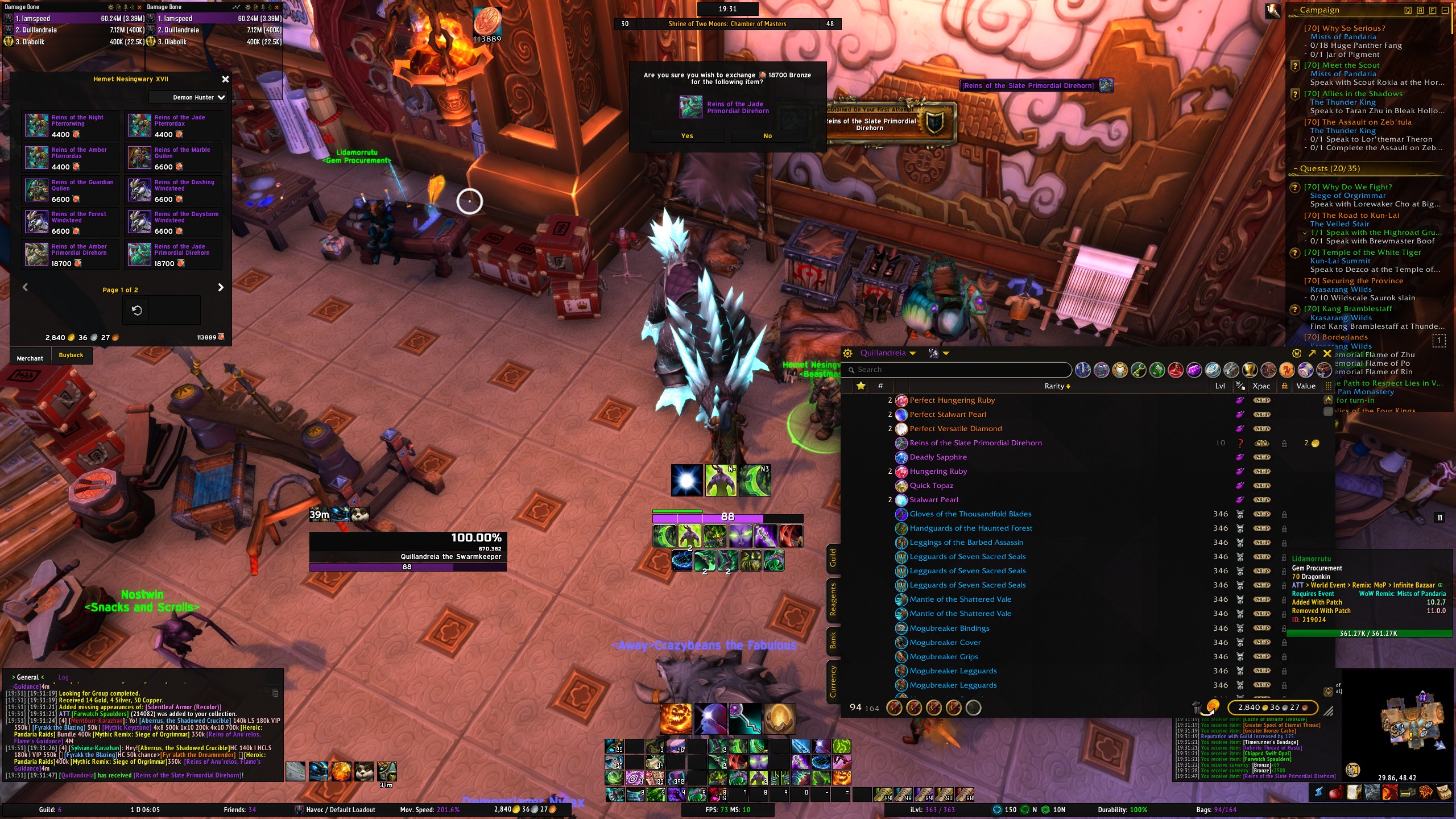Open the Quillandreia character dropdown

click(887, 353)
